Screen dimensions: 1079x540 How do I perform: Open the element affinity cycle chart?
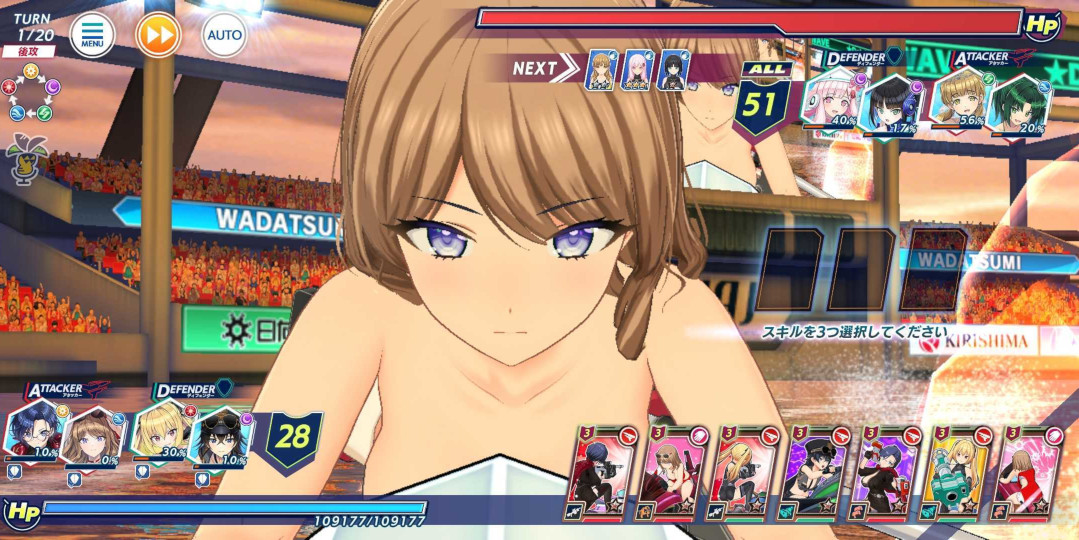point(31,92)
